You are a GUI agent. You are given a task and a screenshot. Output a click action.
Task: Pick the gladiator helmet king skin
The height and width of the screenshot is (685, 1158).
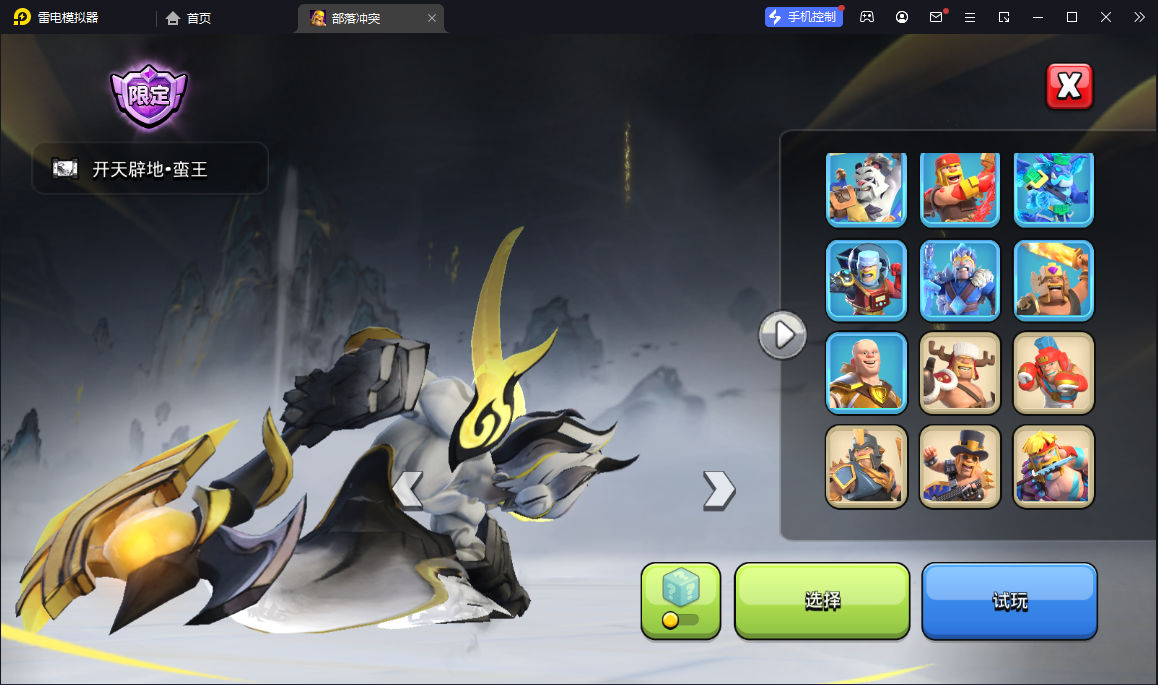click(x=866, y=466)
